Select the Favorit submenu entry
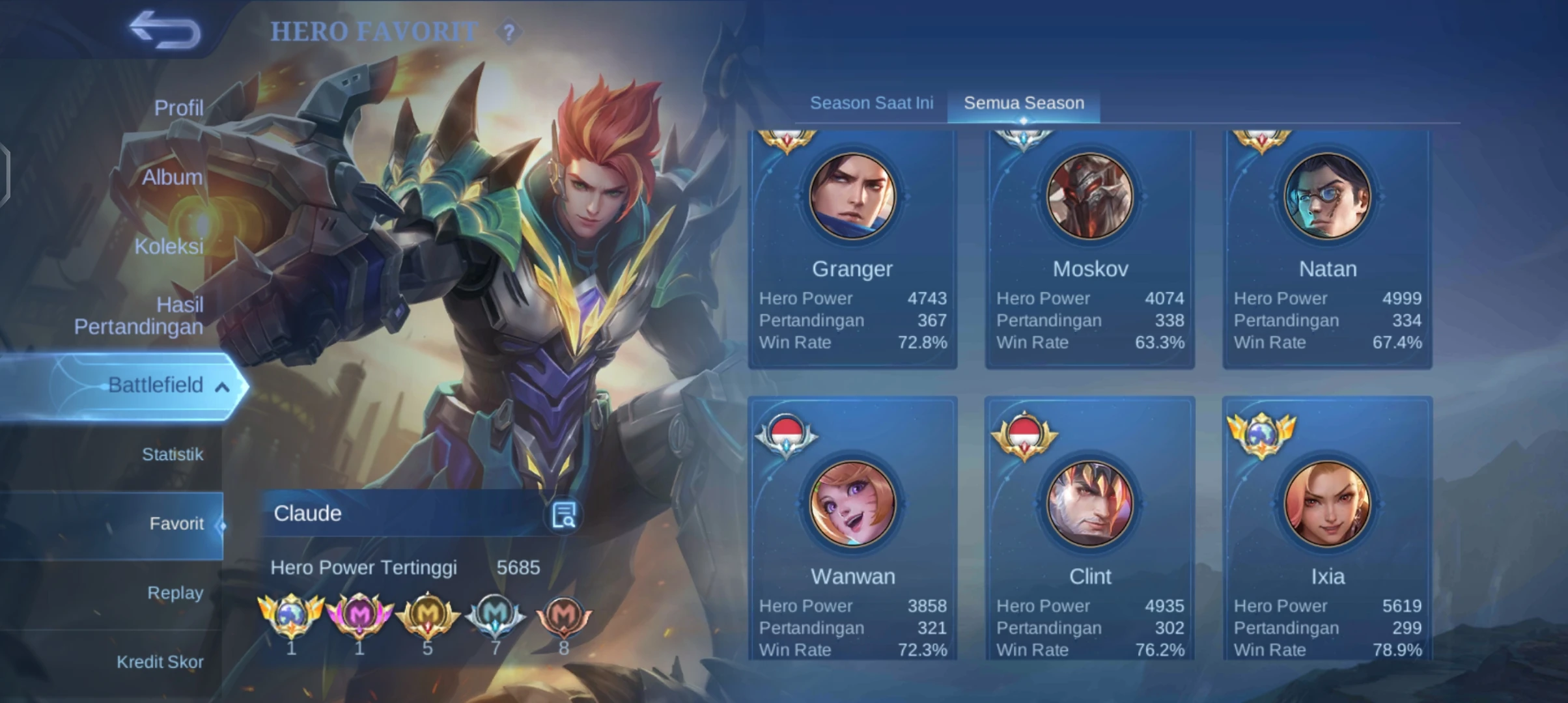This screenshot has height=703, width=1568. coord(176,523)
